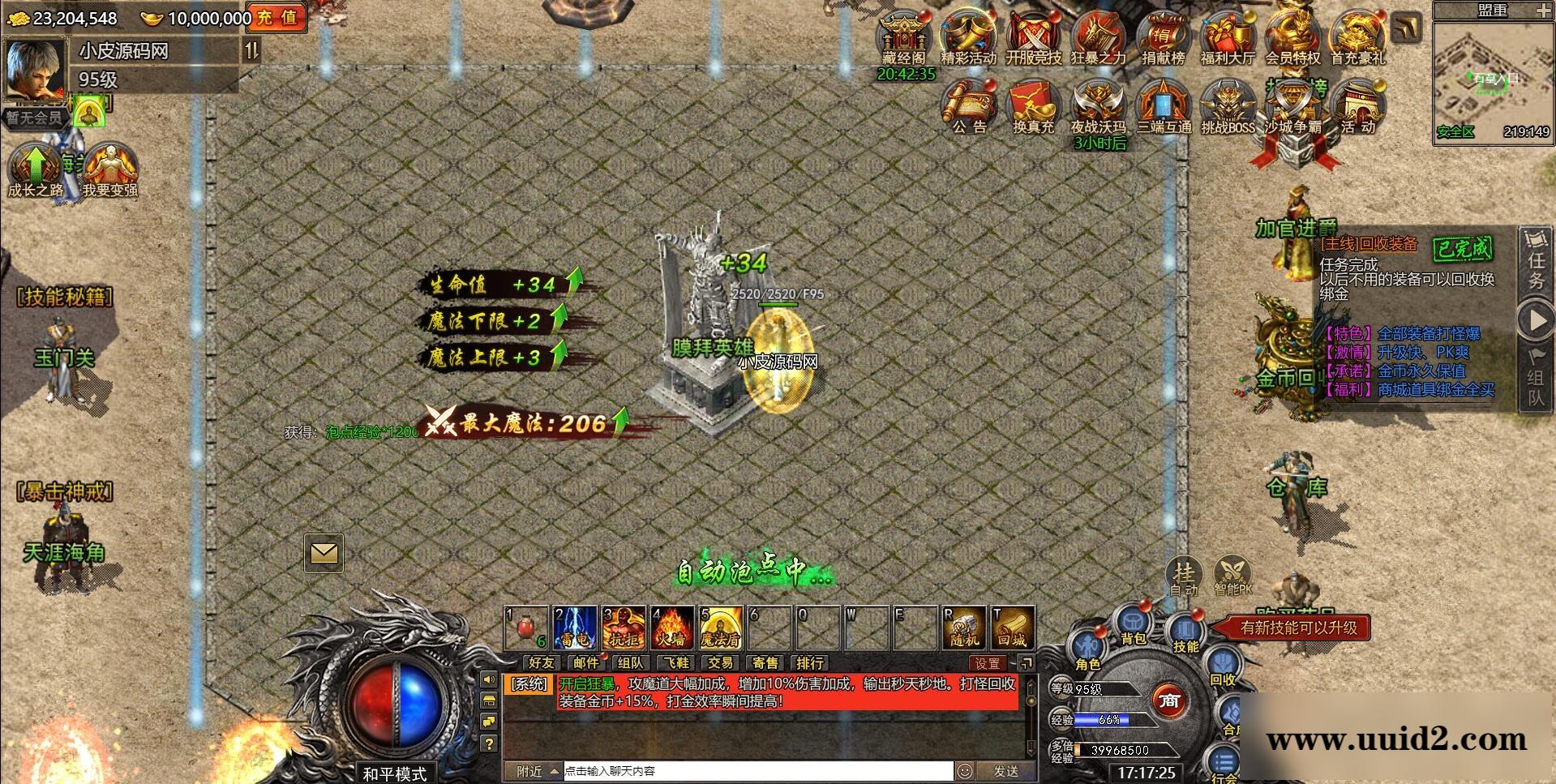Open the 好友 friends tab
The image size is (1556, 784).
[x=541, y=663]
